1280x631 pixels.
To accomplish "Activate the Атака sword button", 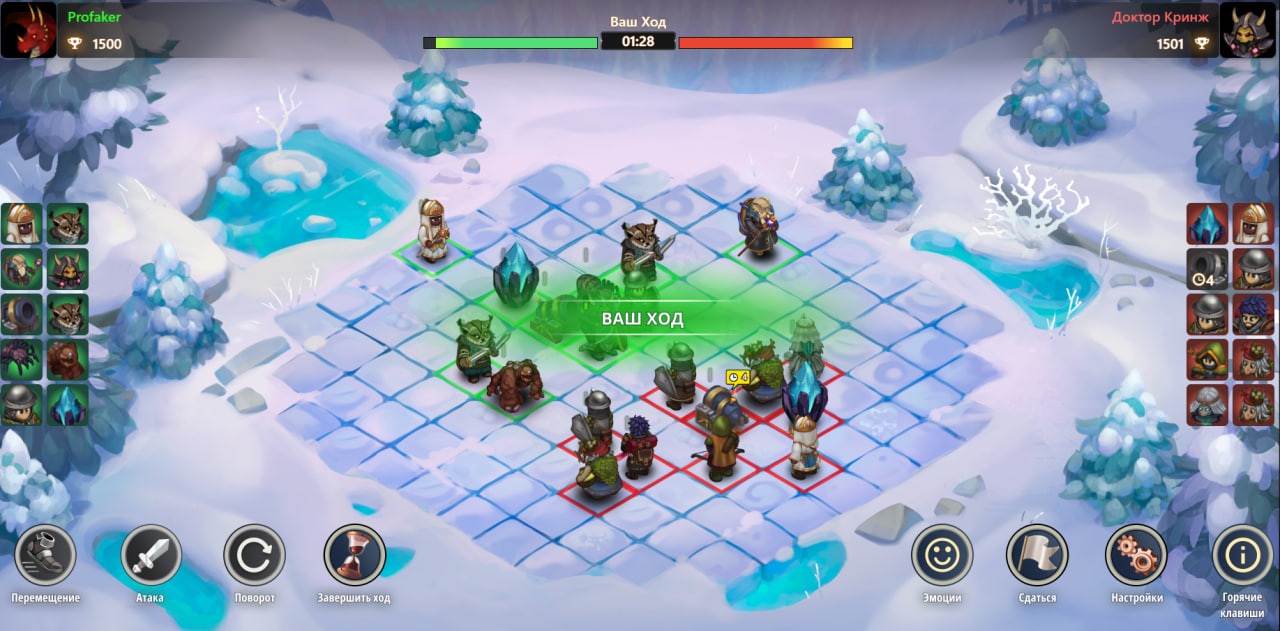I will (151, 555).
